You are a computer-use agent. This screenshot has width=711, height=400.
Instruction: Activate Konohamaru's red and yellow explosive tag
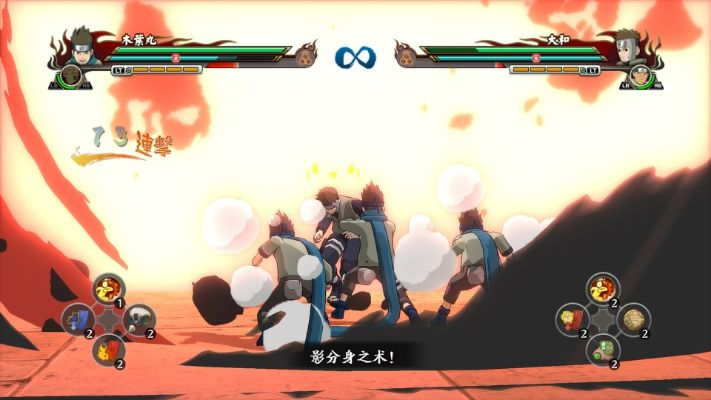(108, 350)
